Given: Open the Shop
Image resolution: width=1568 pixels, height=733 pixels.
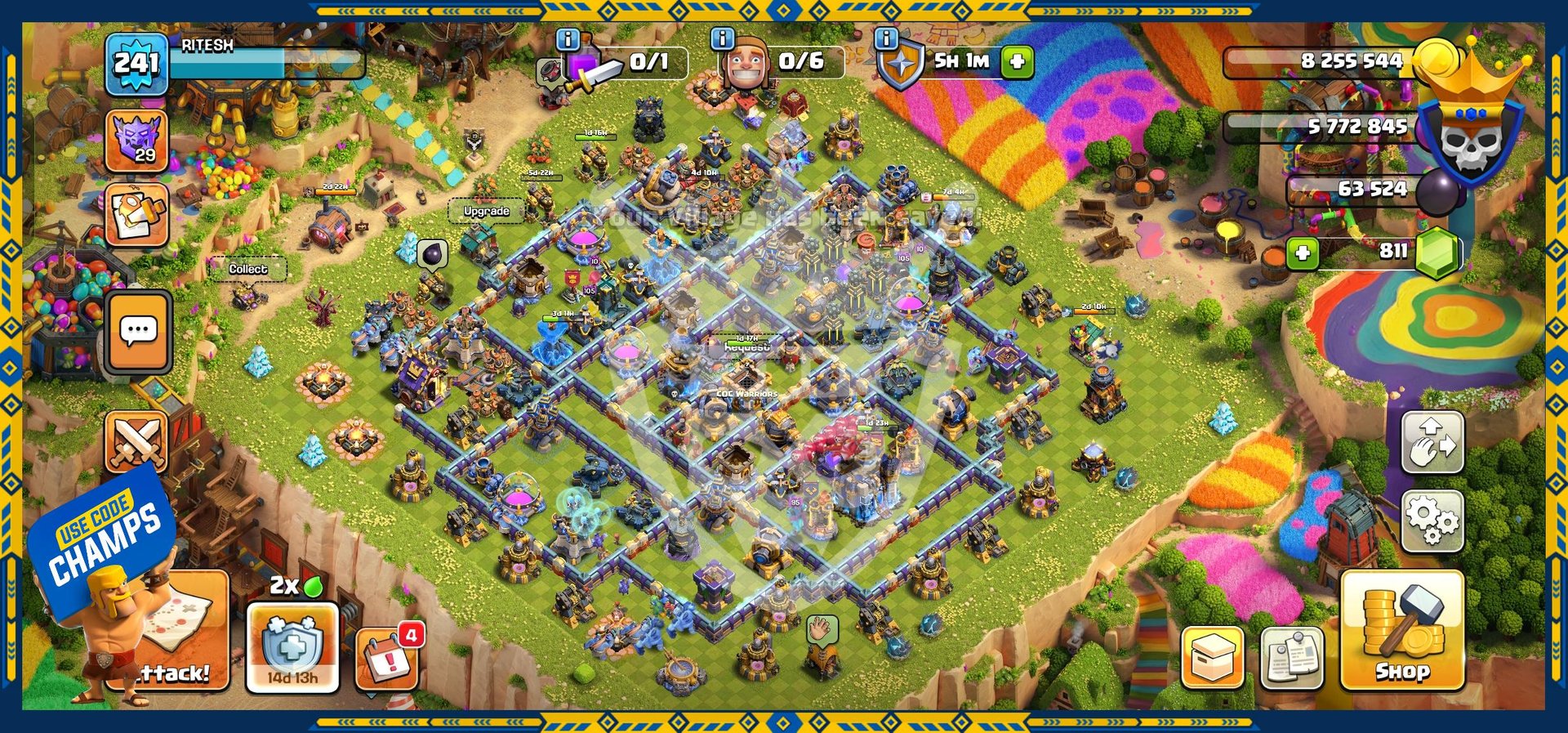Looking at the screenshot, I should click(x=1401, y=631).
